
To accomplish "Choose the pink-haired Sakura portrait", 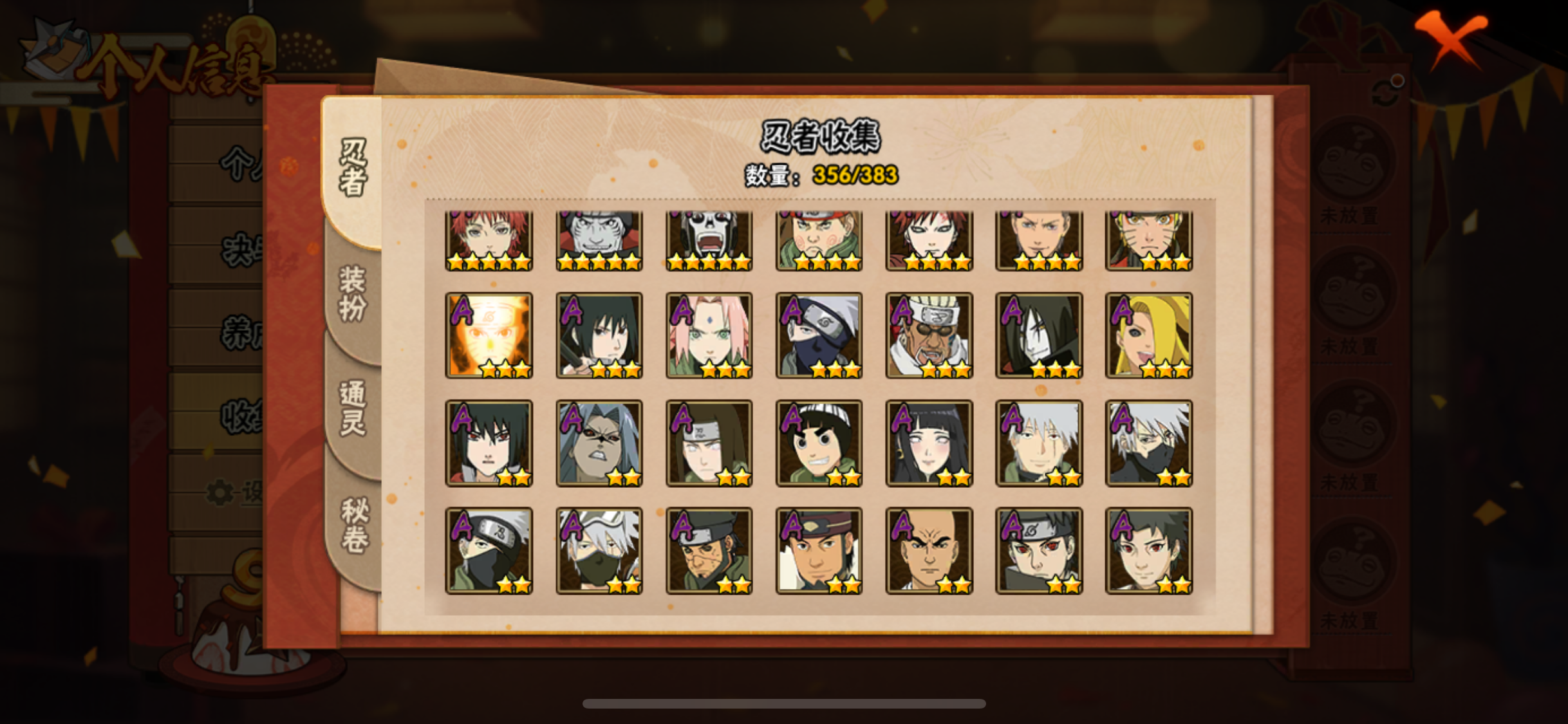I will click(709, 335).
